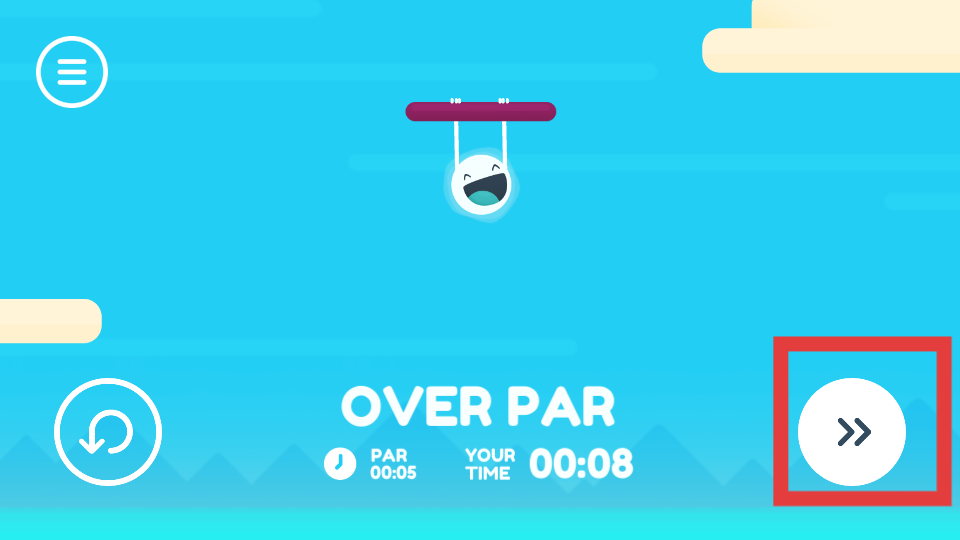
Task: Restart the level with the retry arrow
Action: click(108, 432)
